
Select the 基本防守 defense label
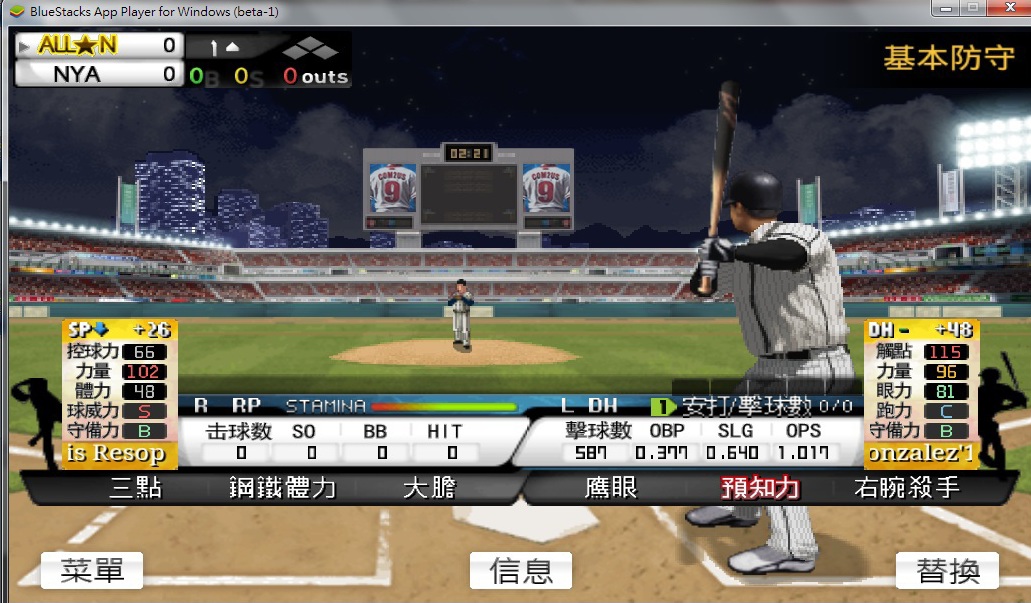pos(948,58)
